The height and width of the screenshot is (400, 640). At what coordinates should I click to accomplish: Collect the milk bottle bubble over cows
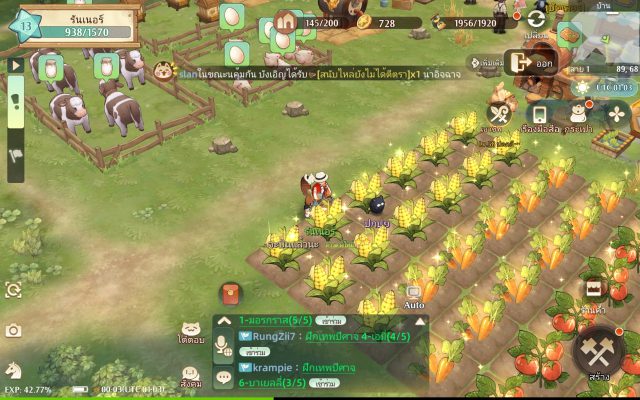coord(48,68)
